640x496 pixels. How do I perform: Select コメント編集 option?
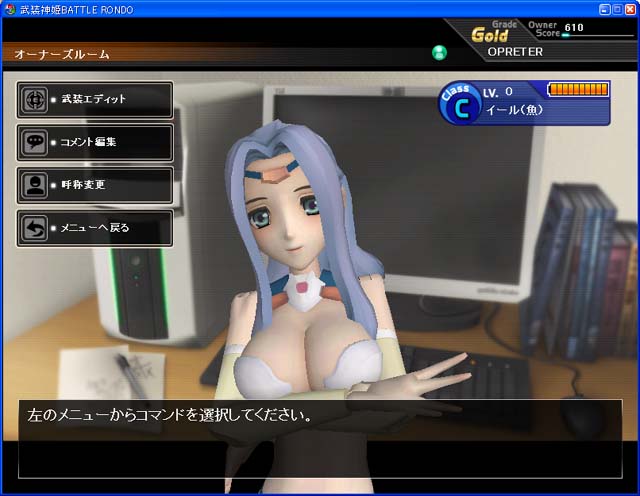click(x=96, y=142)
